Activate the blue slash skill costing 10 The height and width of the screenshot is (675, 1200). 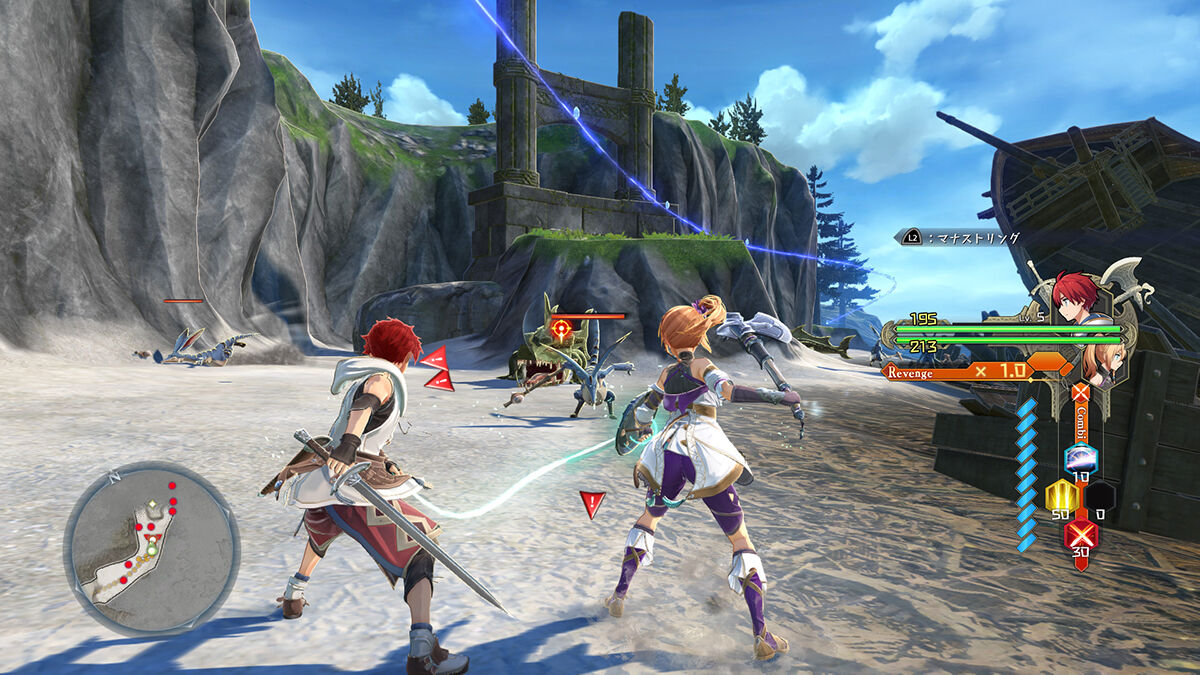click(x=1081, y=460)
